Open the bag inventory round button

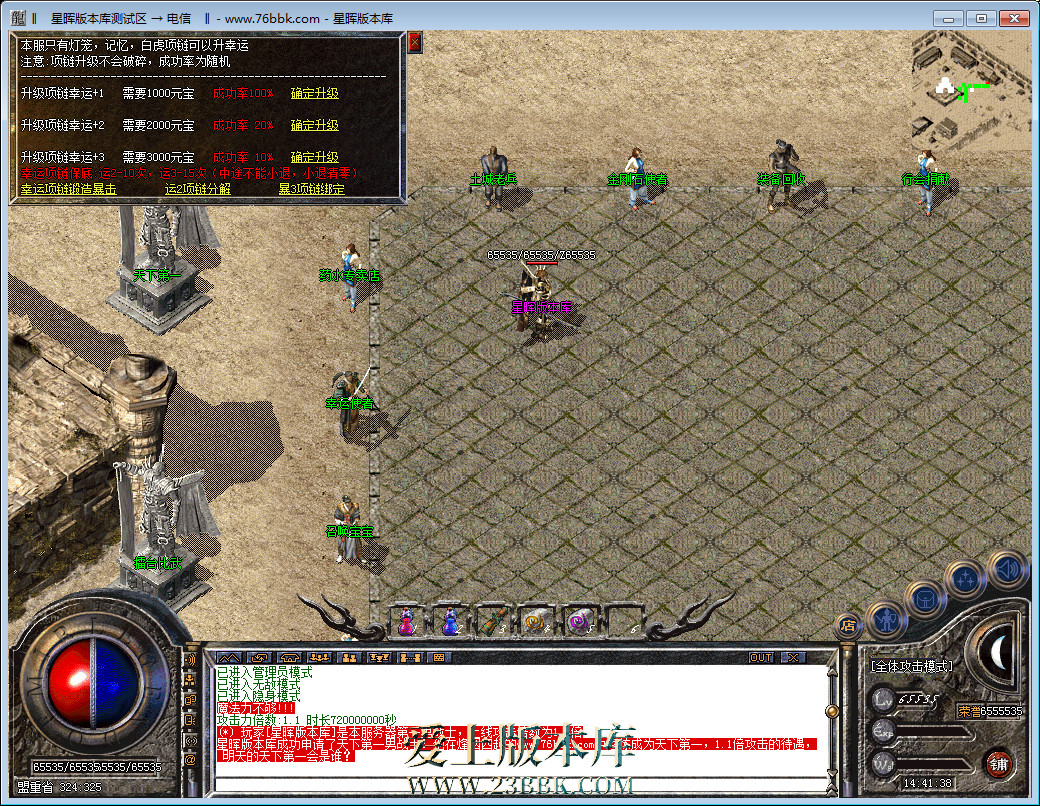[x=926, y=598]
